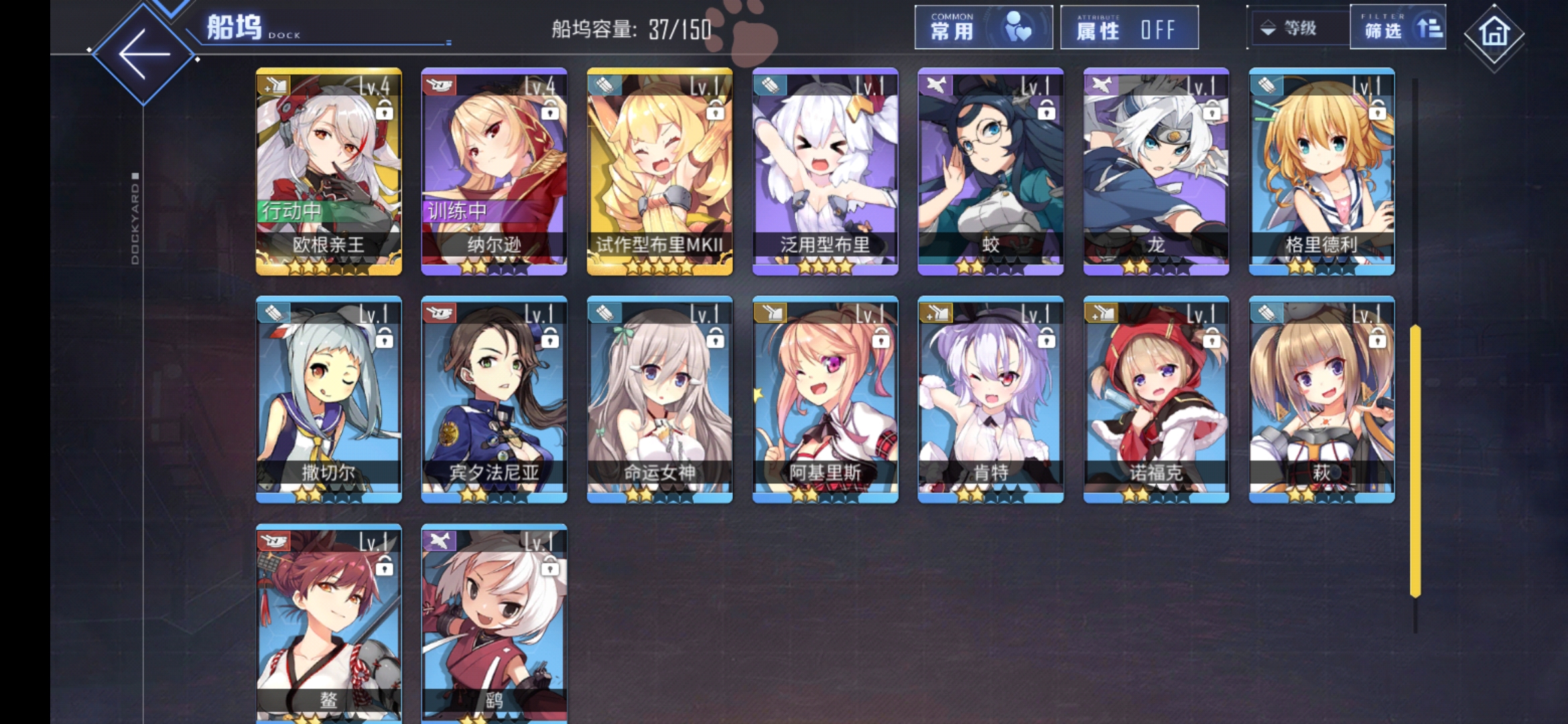Click the yellow dock scrollbar

[1415, 461]
